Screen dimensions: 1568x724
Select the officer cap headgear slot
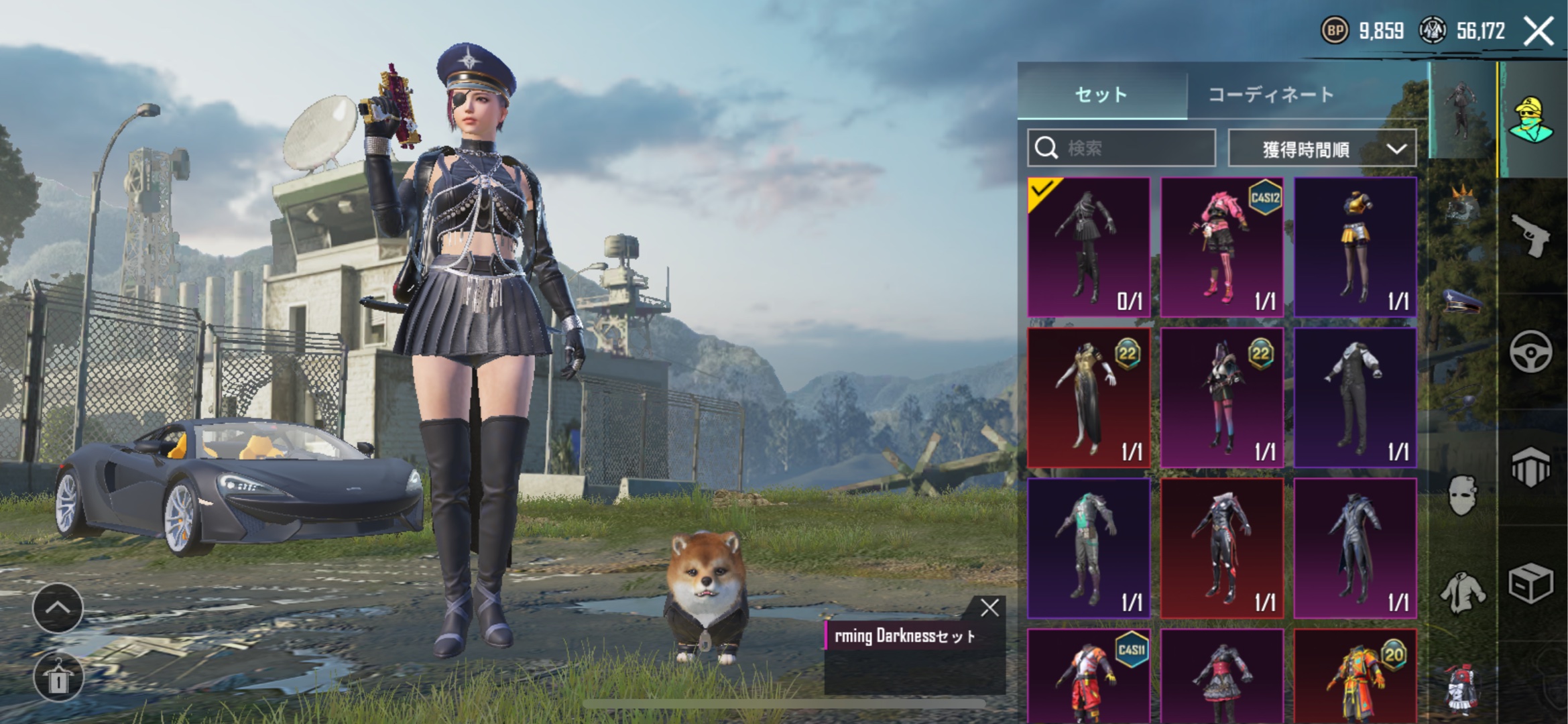click(1462, 302)
